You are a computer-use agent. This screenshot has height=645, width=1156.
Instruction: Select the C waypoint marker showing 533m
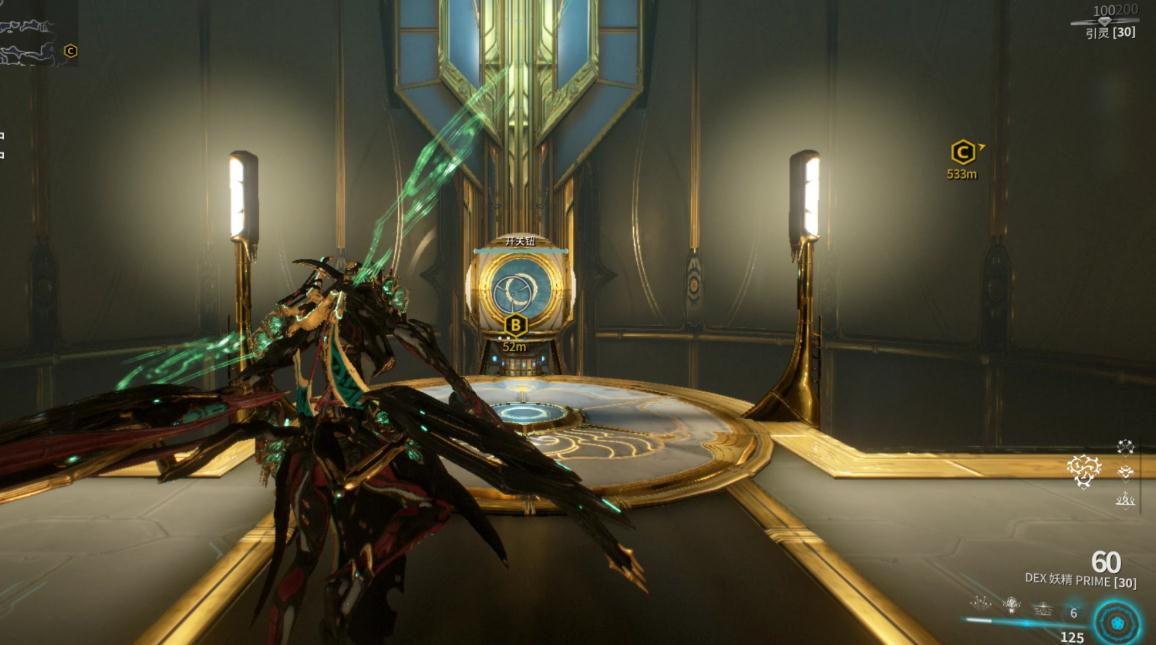coord(962,152)
